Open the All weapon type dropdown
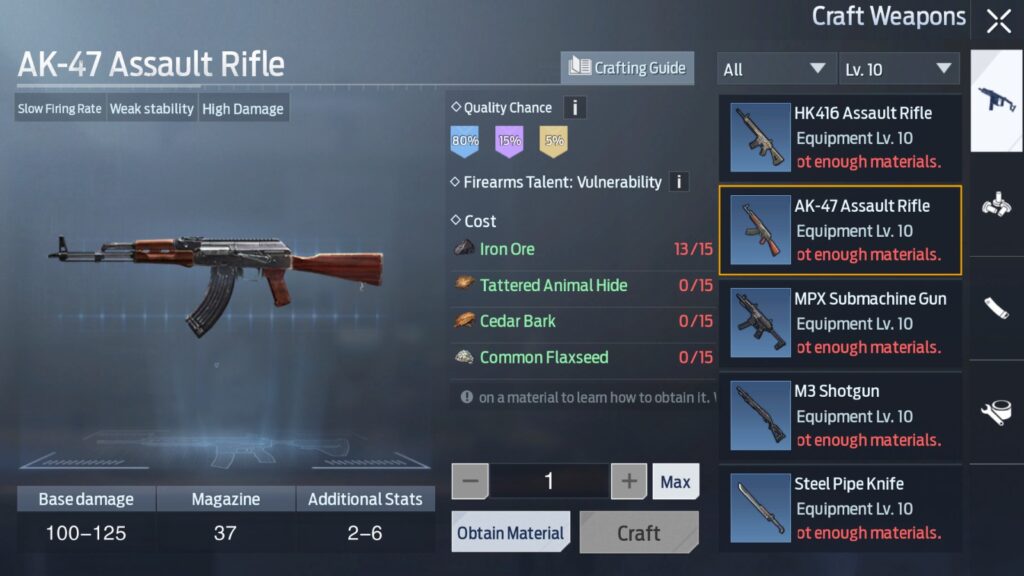Screen dimensions: 1024x576 pyautogui.click(x=775, y=69)
